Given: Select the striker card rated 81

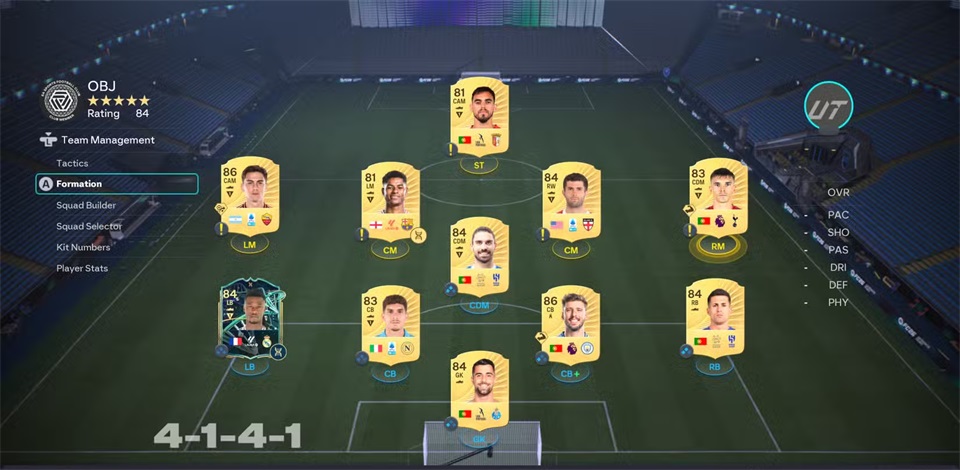Looking at the screenshot, I should (479, 117).
